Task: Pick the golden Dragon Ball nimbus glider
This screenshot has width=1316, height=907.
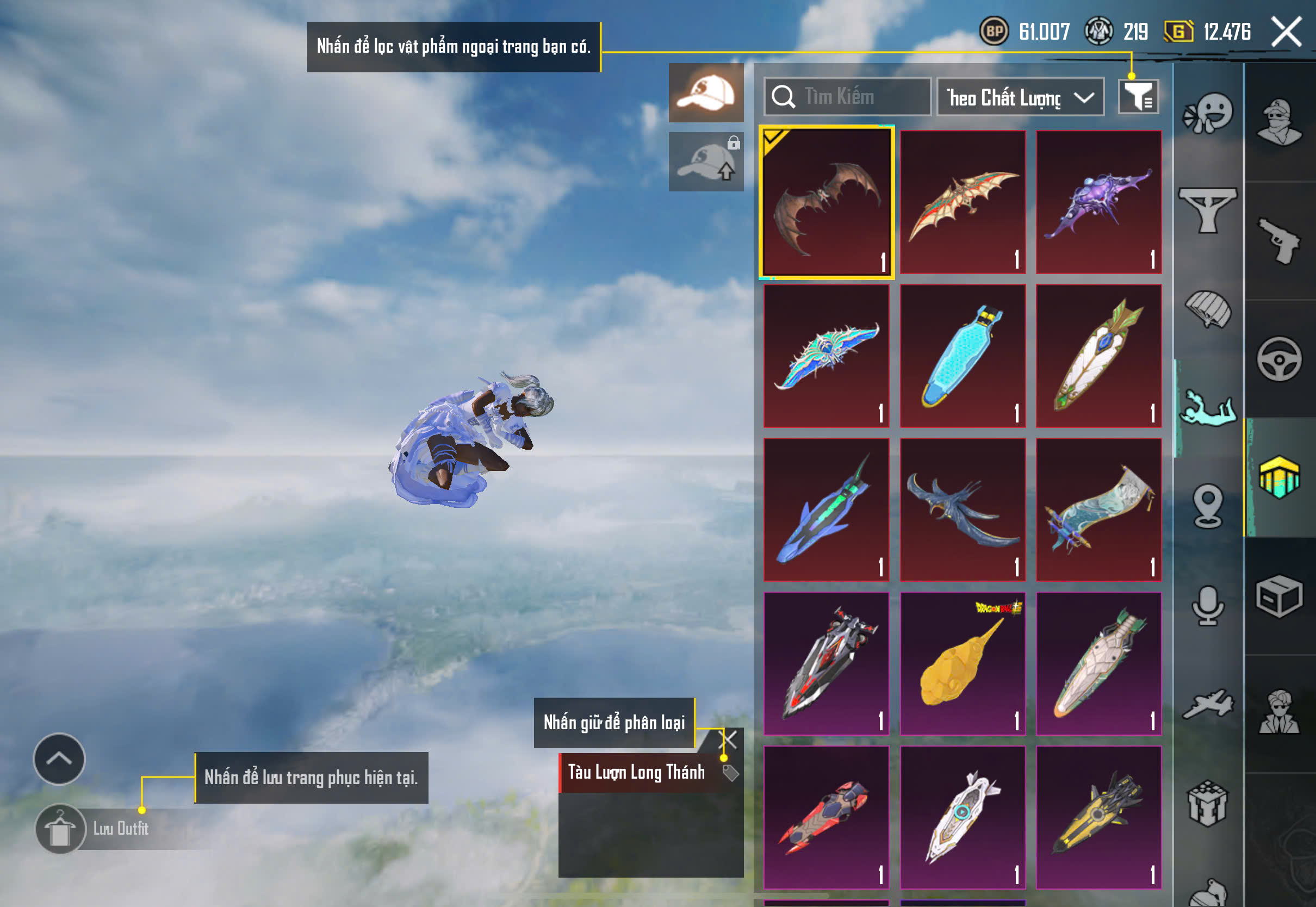Action: click(x=963, y=664)
